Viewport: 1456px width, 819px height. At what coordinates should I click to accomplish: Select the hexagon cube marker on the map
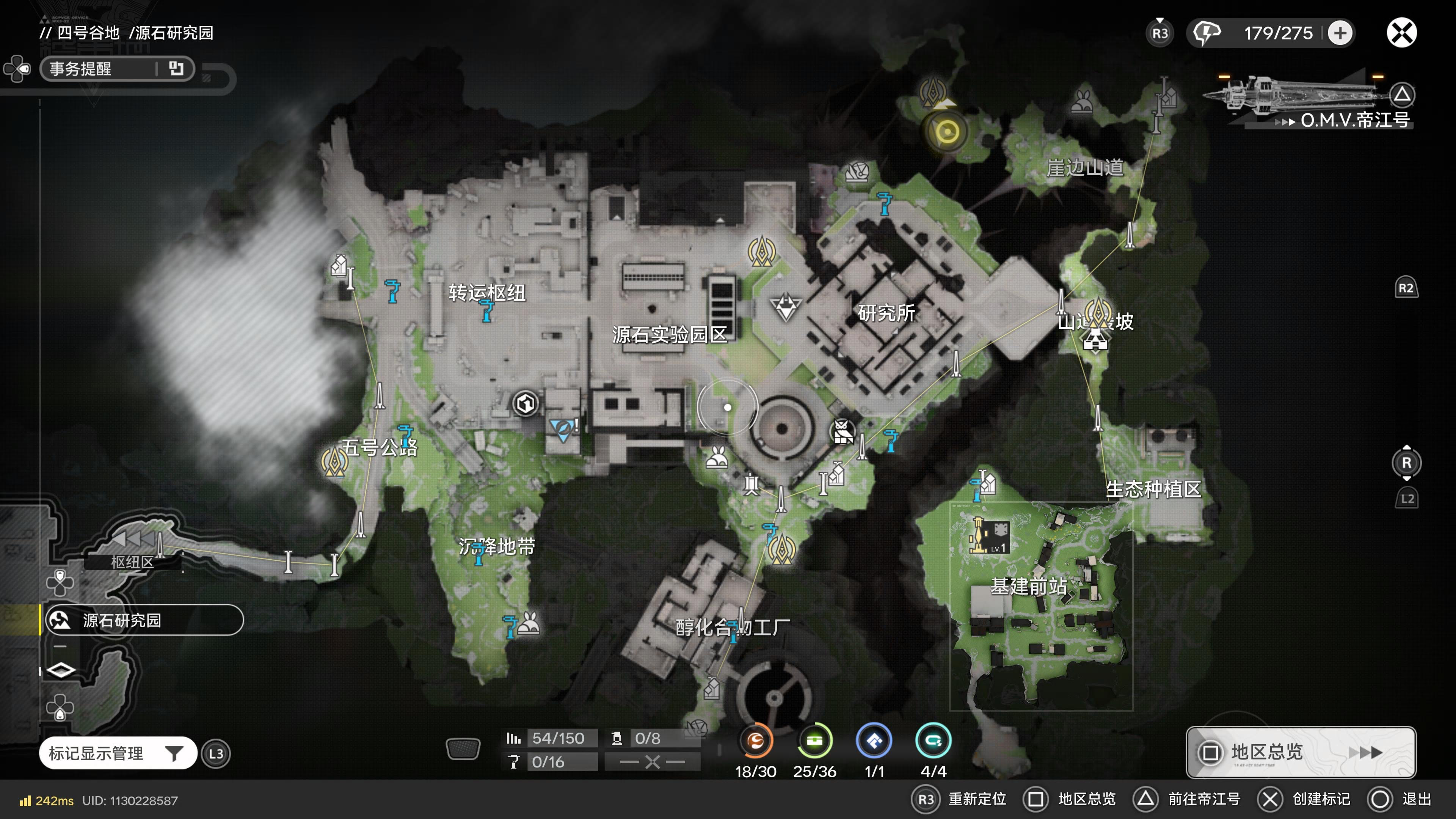tap(526, 403)
